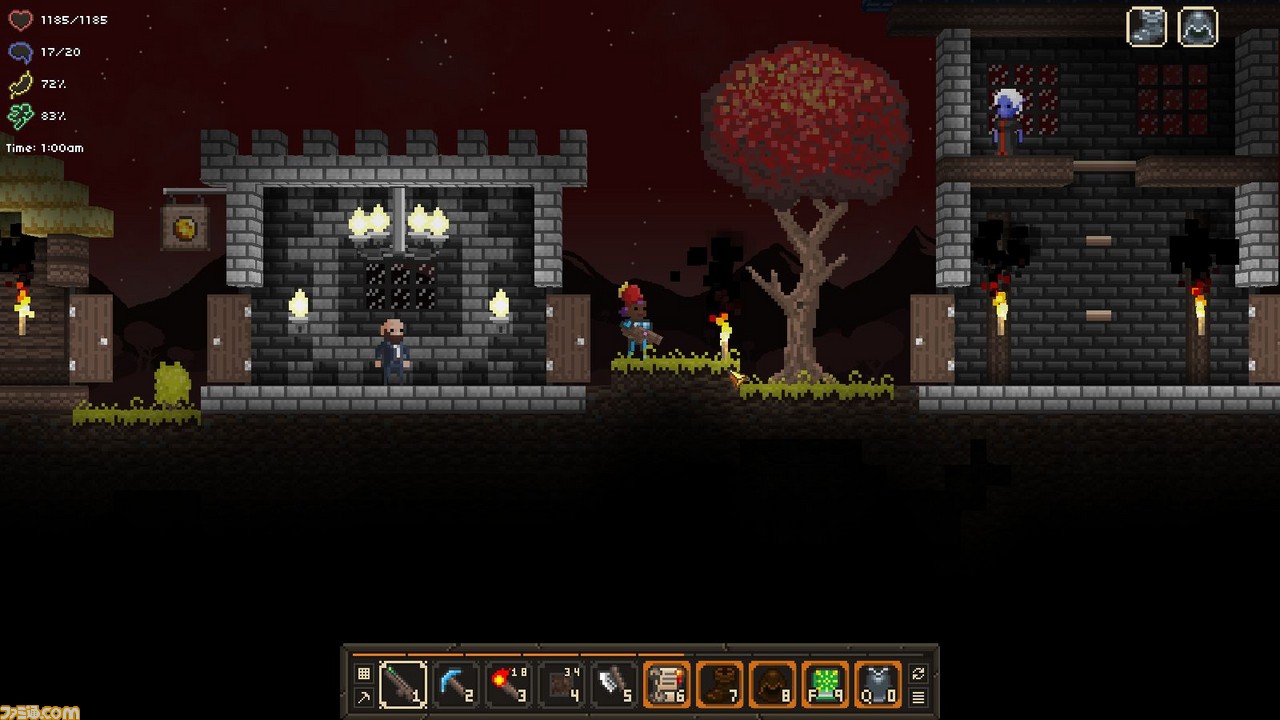
Task: Select the codex scroll in slot 6
Action: click(x=668, y=685)
